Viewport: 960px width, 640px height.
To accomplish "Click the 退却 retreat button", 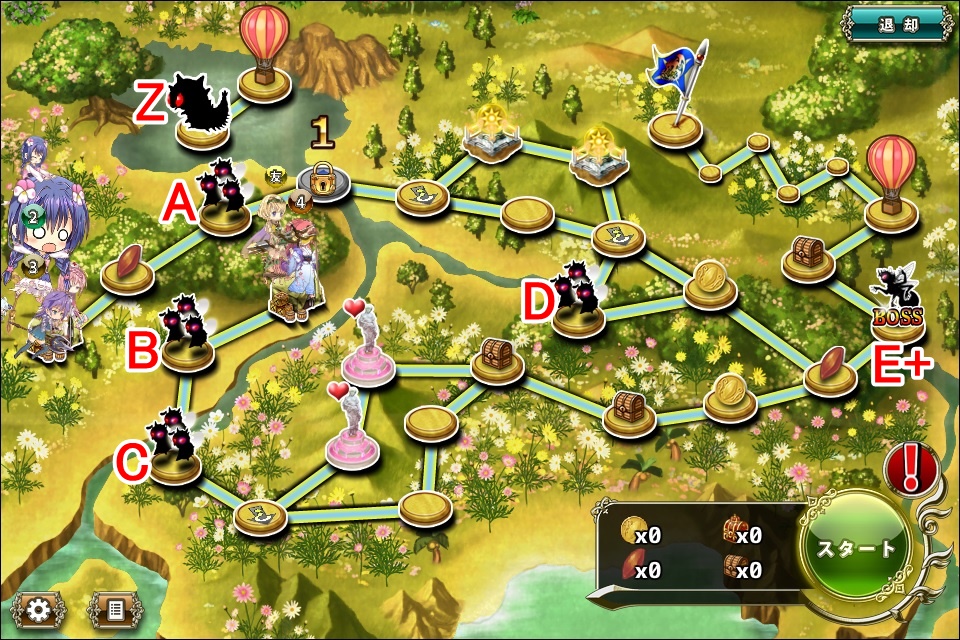I will [x=896, y=24].
